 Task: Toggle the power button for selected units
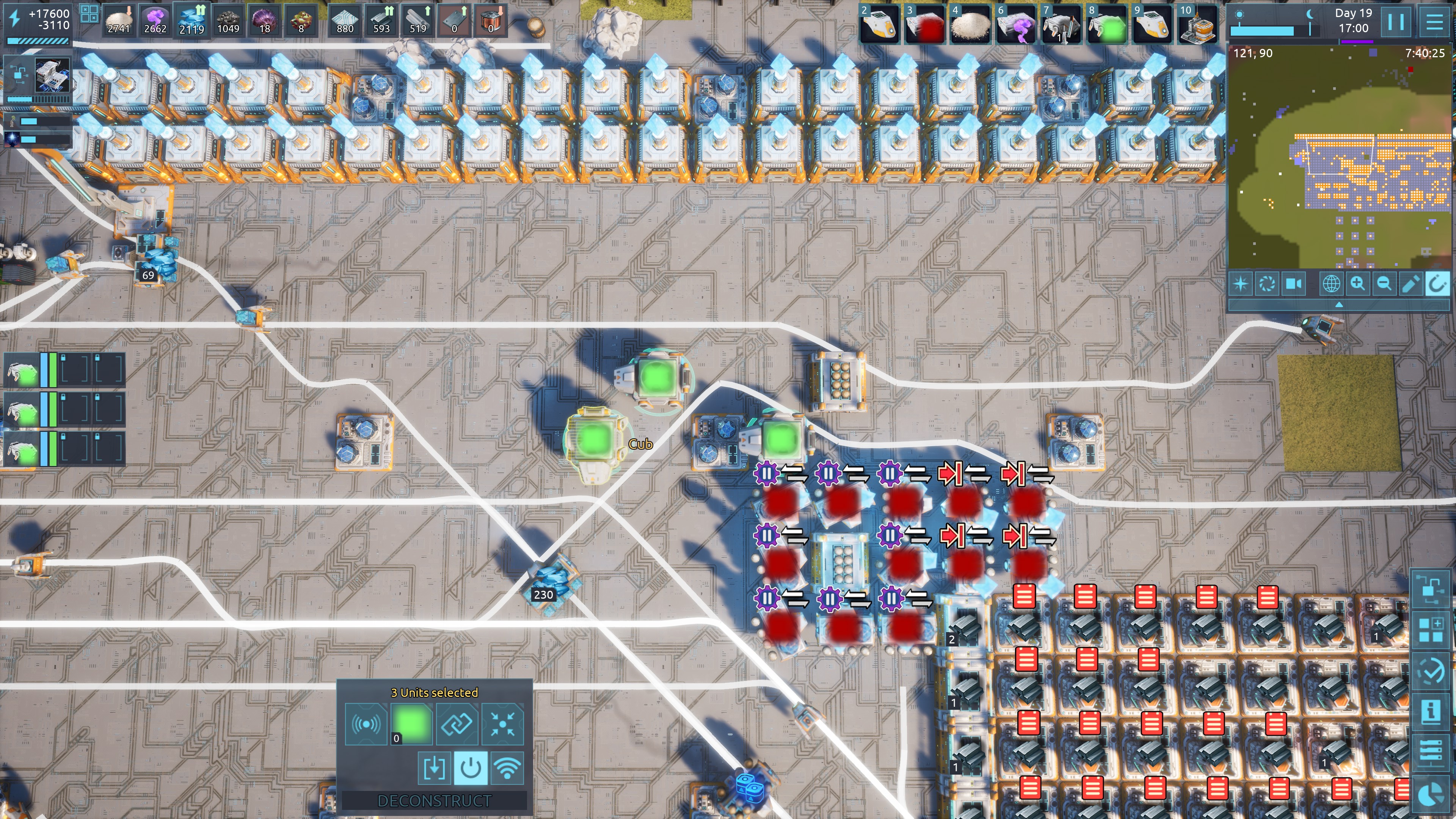click(x=470, y=768)
